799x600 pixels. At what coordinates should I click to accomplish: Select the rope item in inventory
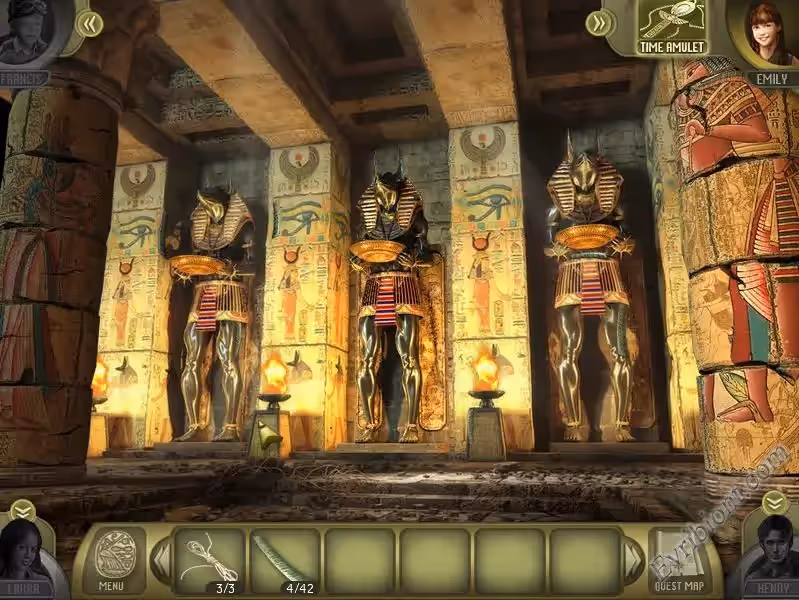pos(210,560)
